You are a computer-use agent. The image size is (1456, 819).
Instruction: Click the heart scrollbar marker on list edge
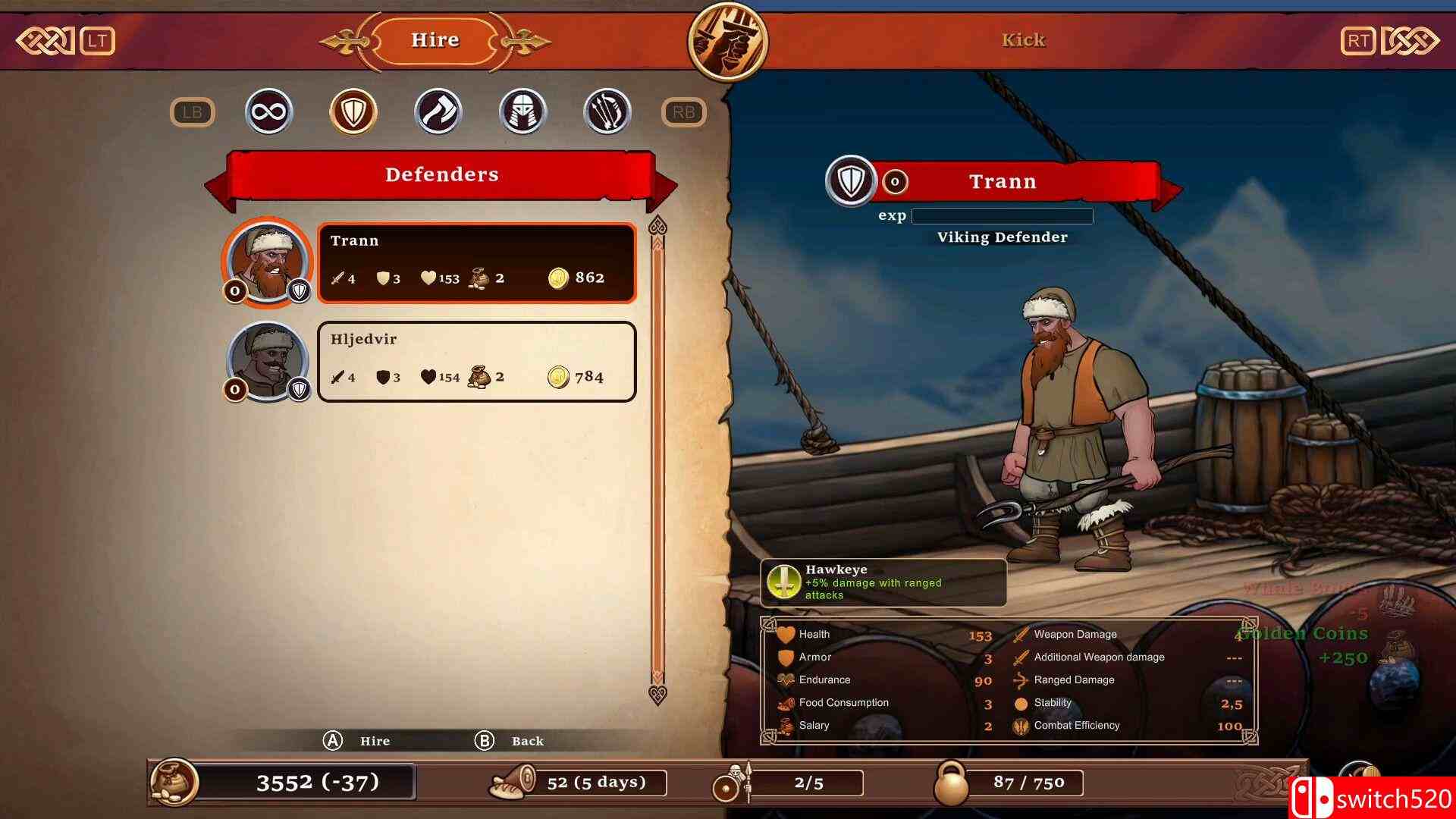point(658,223)
